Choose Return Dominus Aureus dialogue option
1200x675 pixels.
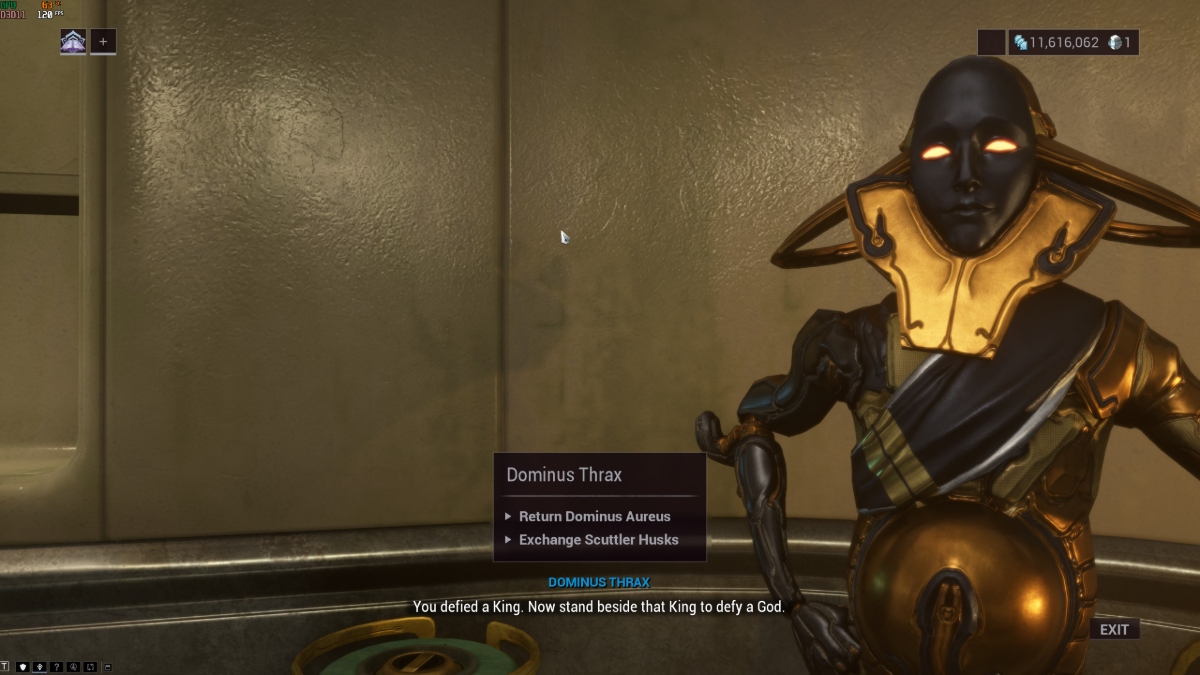pyautogui.click(x=594, y=517)
